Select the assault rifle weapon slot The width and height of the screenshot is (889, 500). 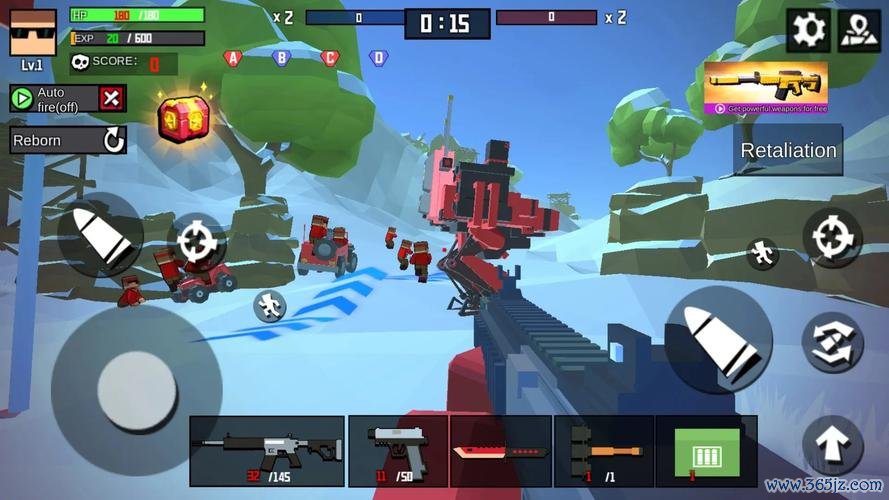267,450
